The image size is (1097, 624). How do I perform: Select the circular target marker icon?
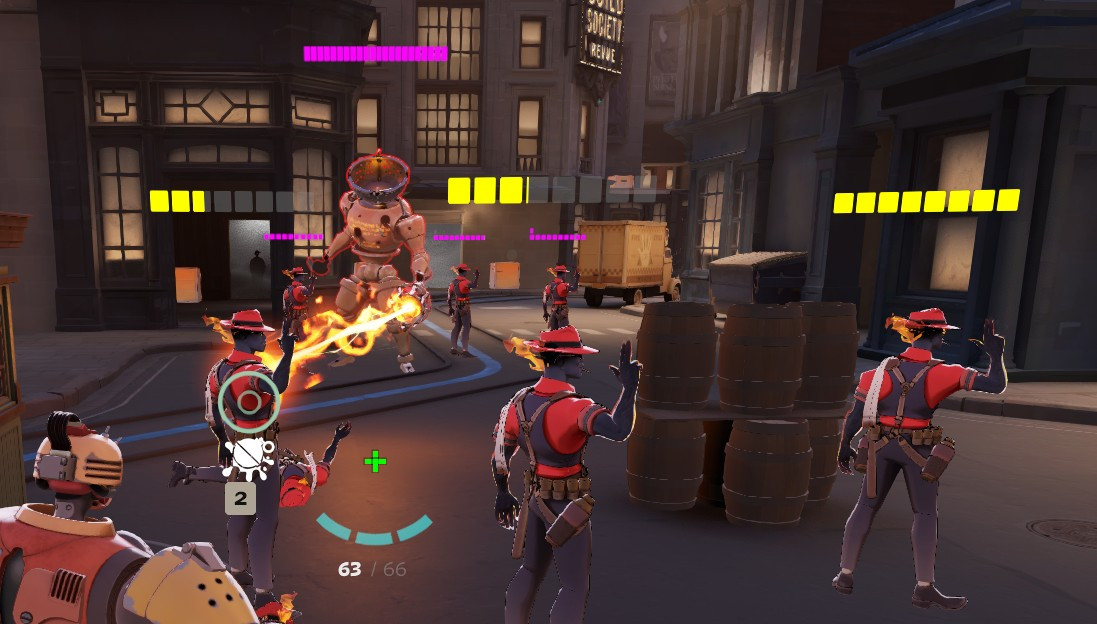249,402
